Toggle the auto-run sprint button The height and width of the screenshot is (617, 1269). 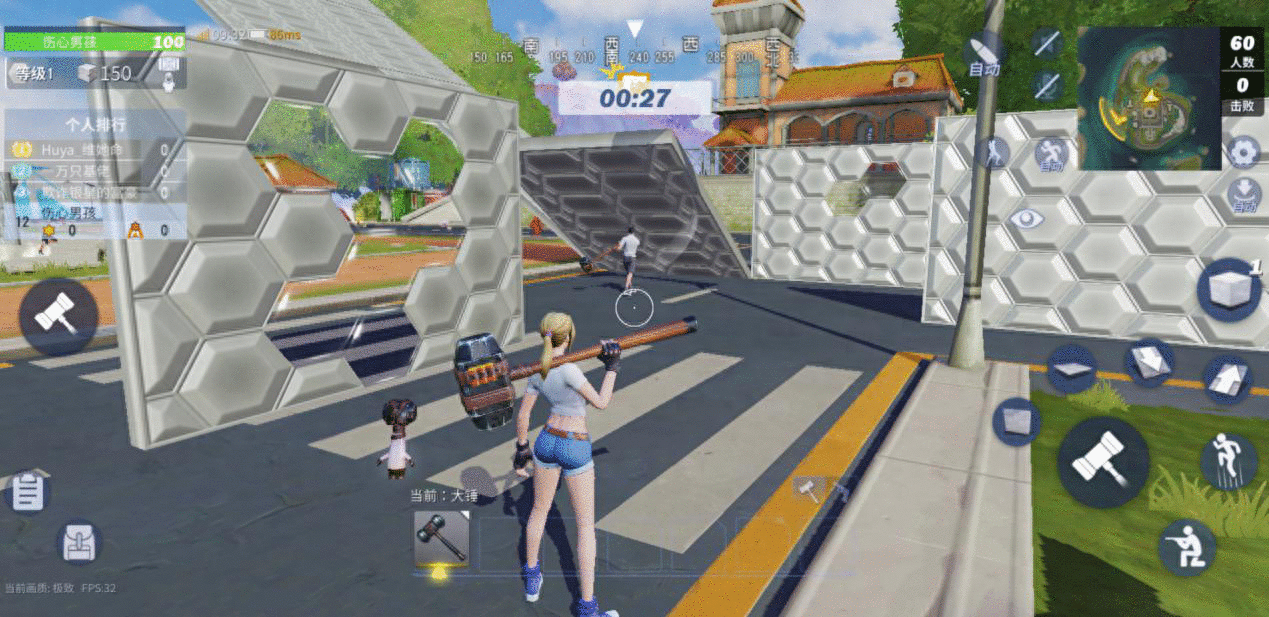coord(1050,155)
